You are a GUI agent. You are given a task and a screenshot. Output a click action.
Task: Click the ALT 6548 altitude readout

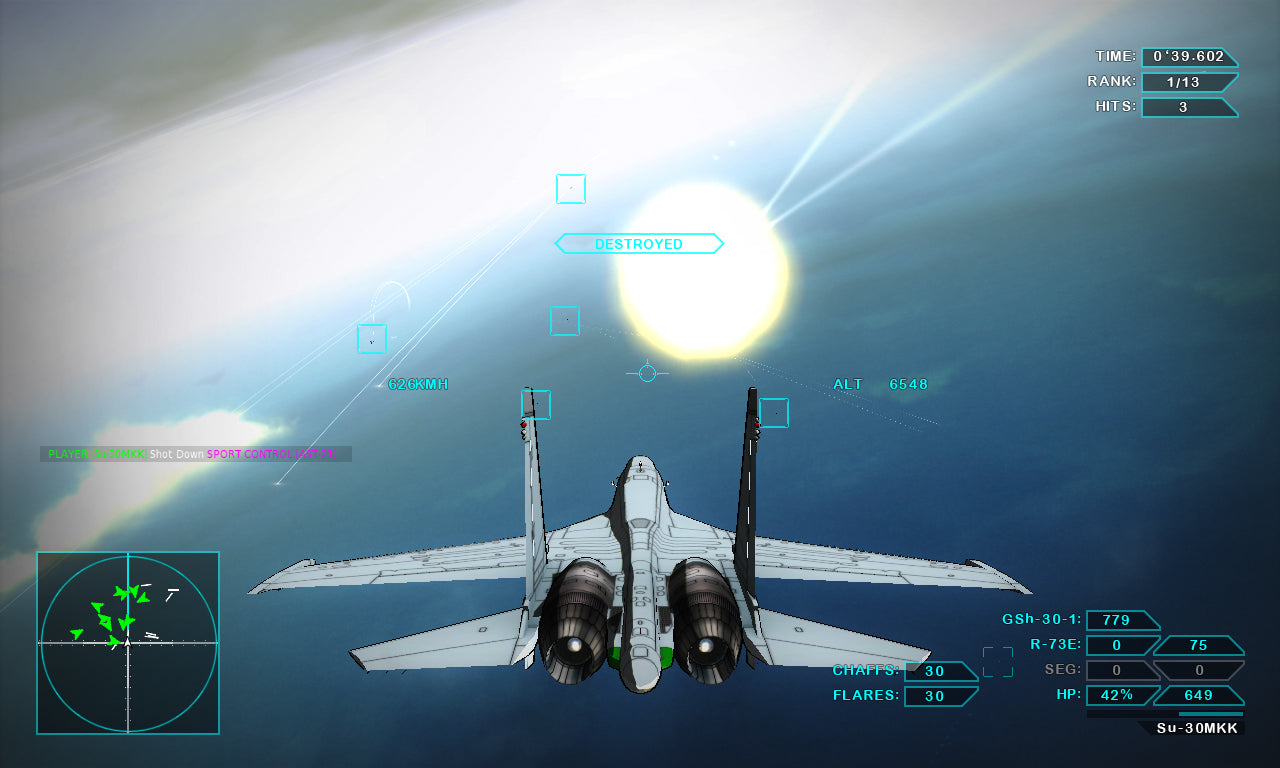[x=881, y=383]
